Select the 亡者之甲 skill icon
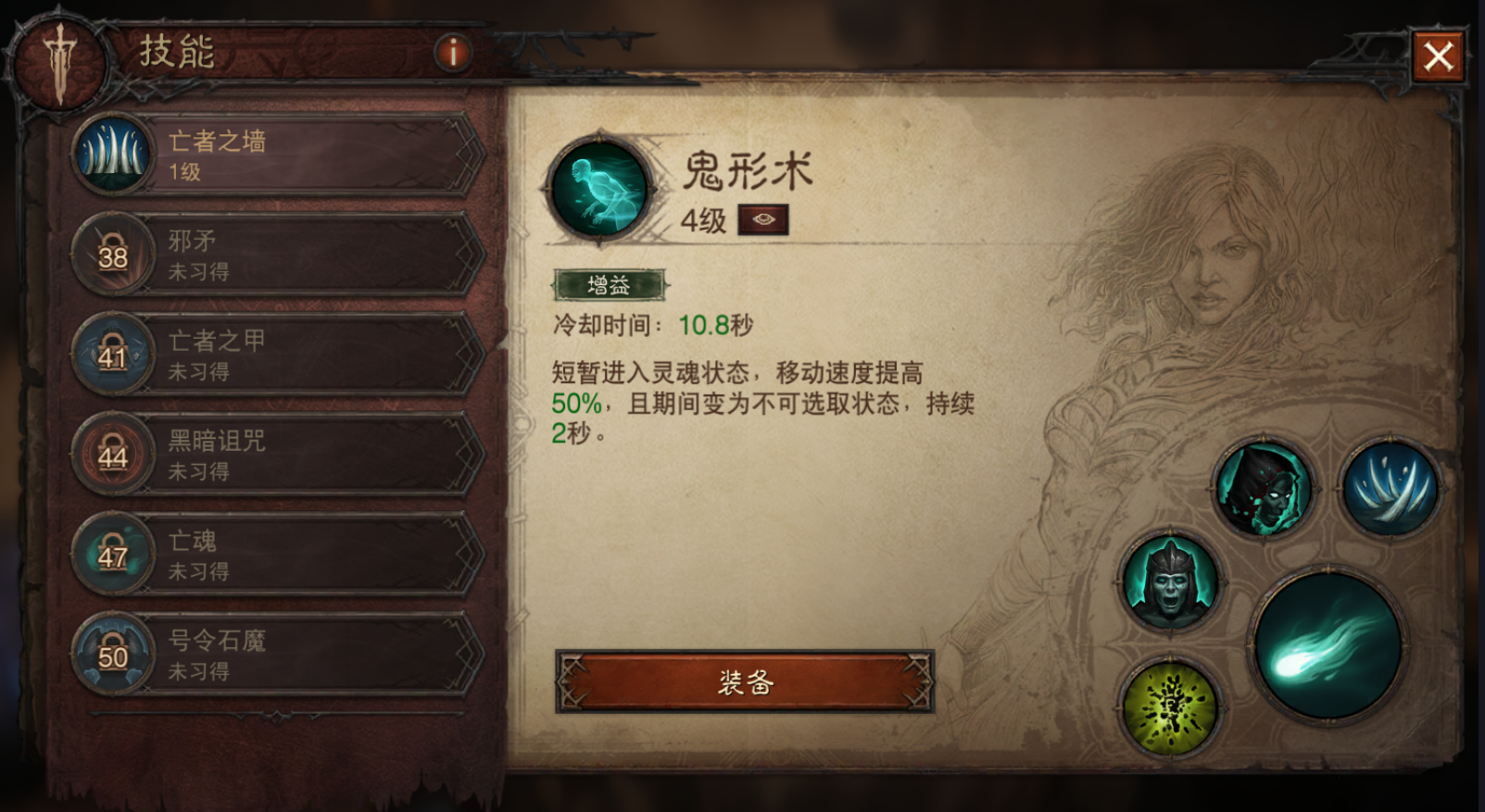Image resolution: width=1485 pixels, height=812 pixels. pos(113,356)
